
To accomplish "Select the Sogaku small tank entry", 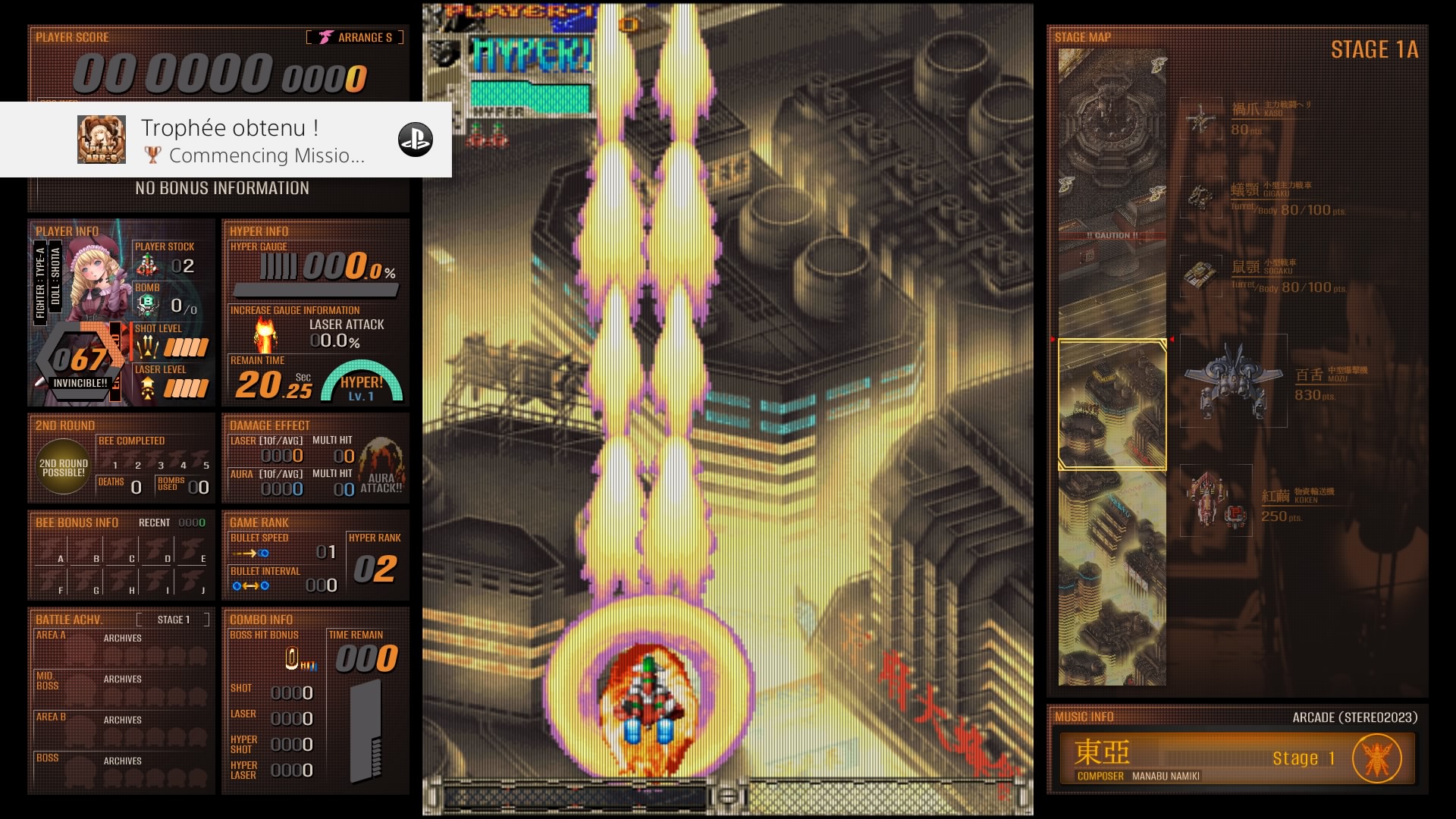I will click(x=1200, y=275).
